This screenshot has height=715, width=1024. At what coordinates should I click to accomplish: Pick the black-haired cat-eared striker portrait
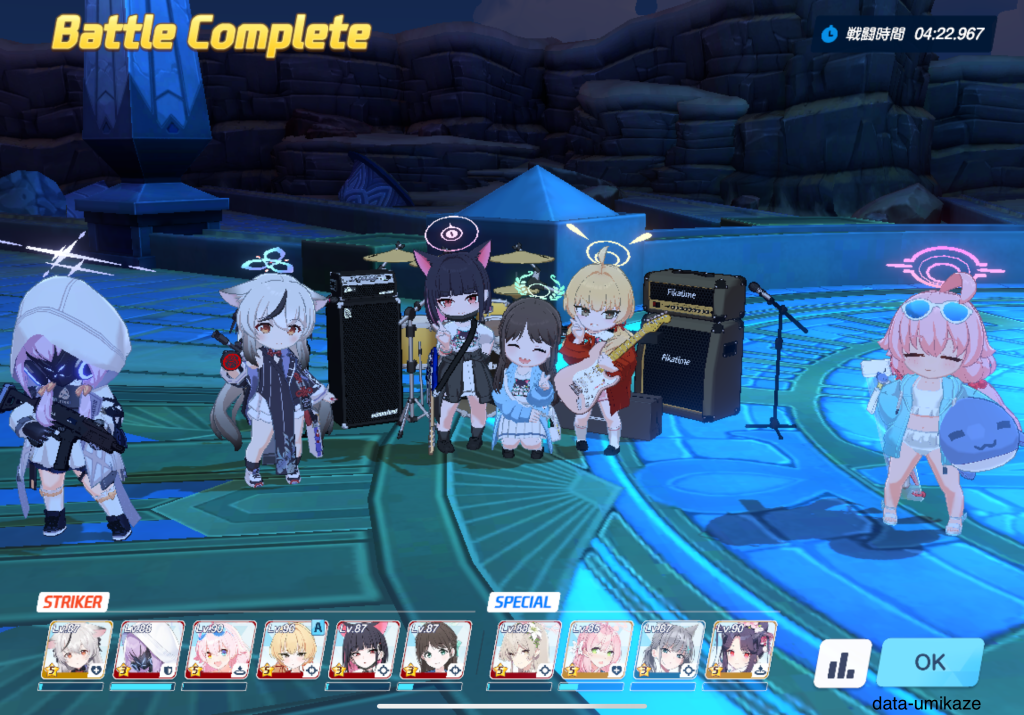[364, 651]
